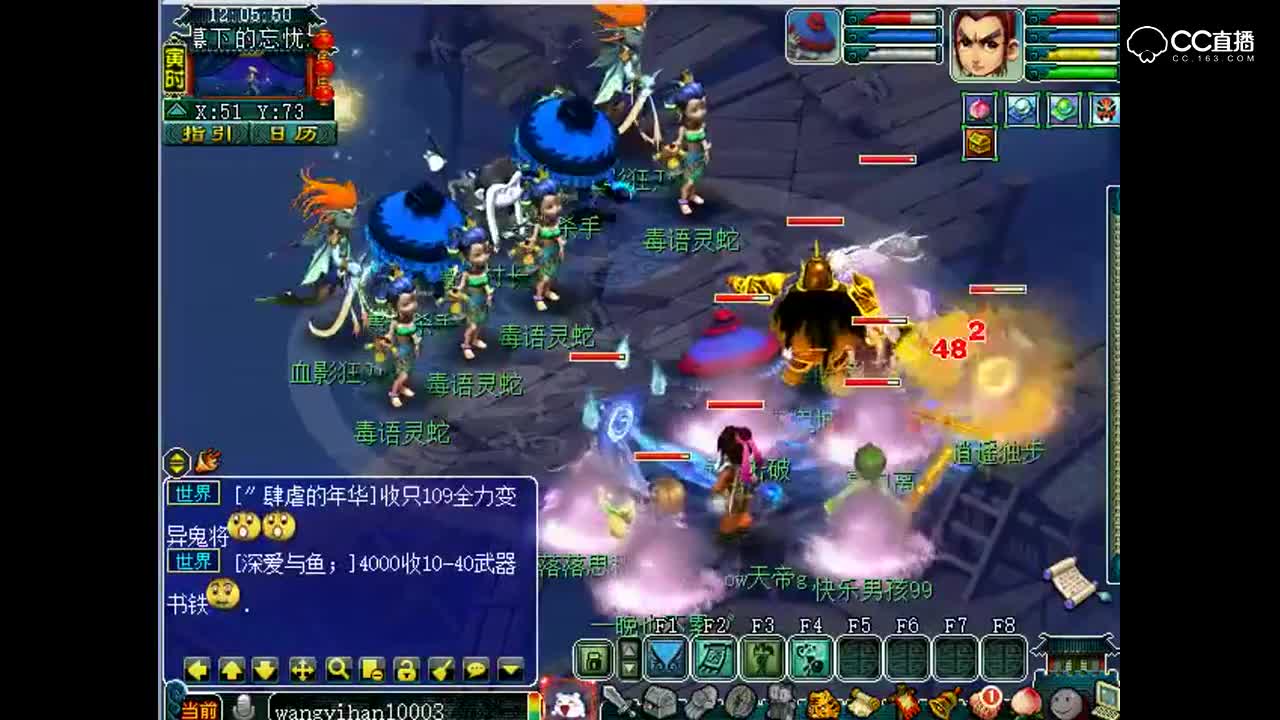This screenshot has width=1280, height=720.
Task: Click the mask icon in the quick-item row
Action: point(1103,108)
